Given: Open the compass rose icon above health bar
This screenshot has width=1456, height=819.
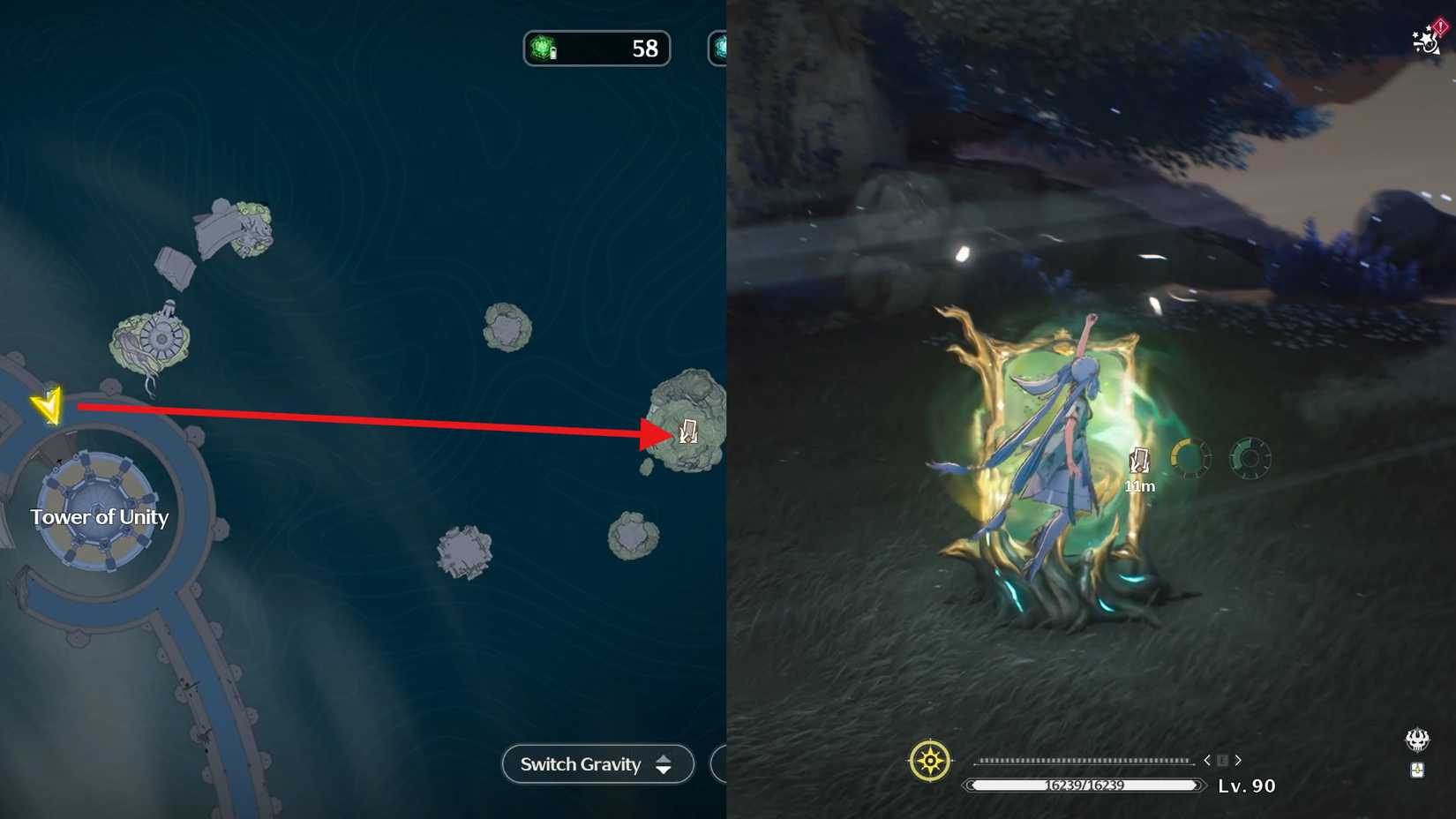Looking at the screenshot, I should pyautogui.click(x=929, y=759).
